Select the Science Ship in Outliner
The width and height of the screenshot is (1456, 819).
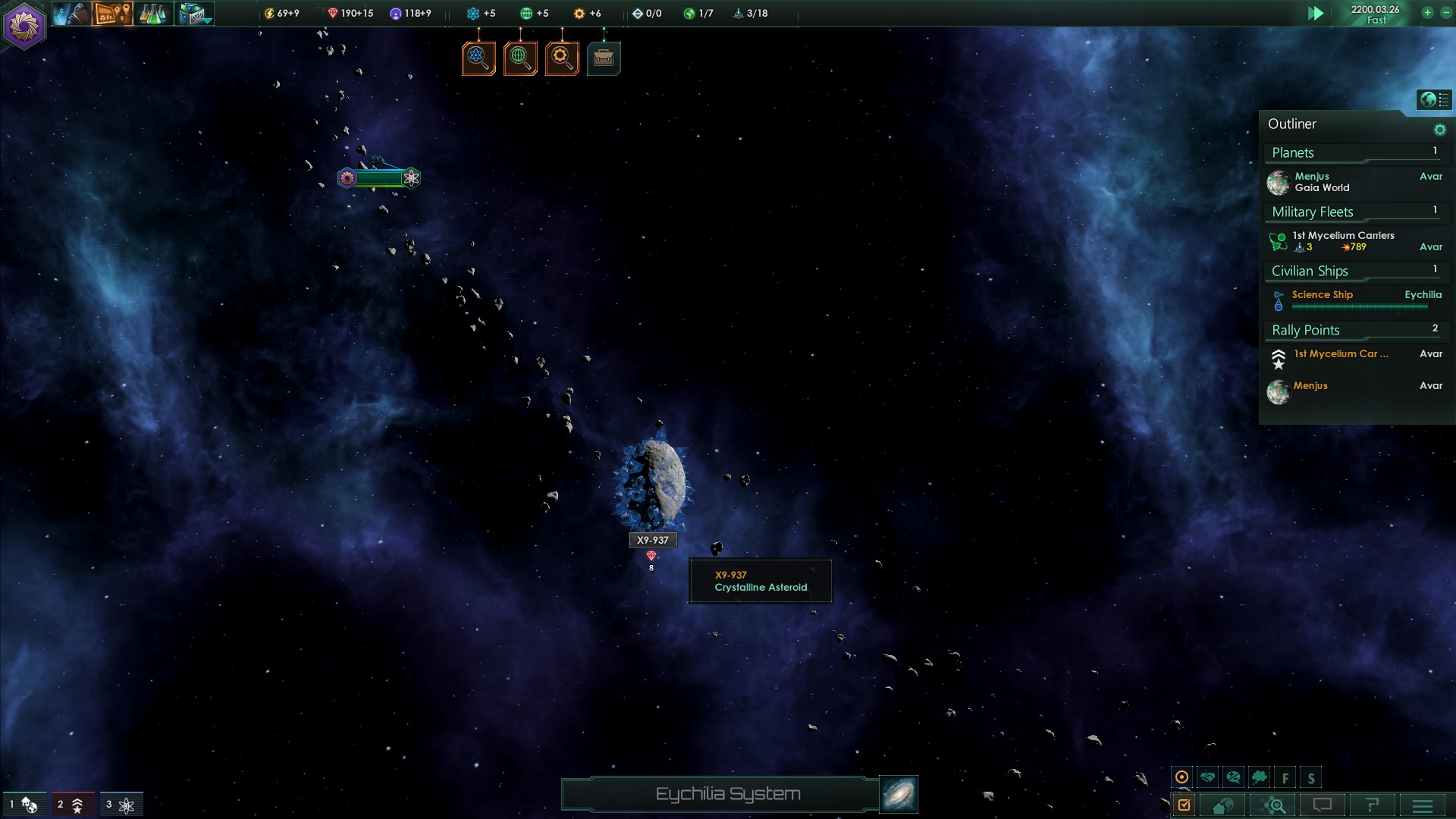pos(1323,295)
